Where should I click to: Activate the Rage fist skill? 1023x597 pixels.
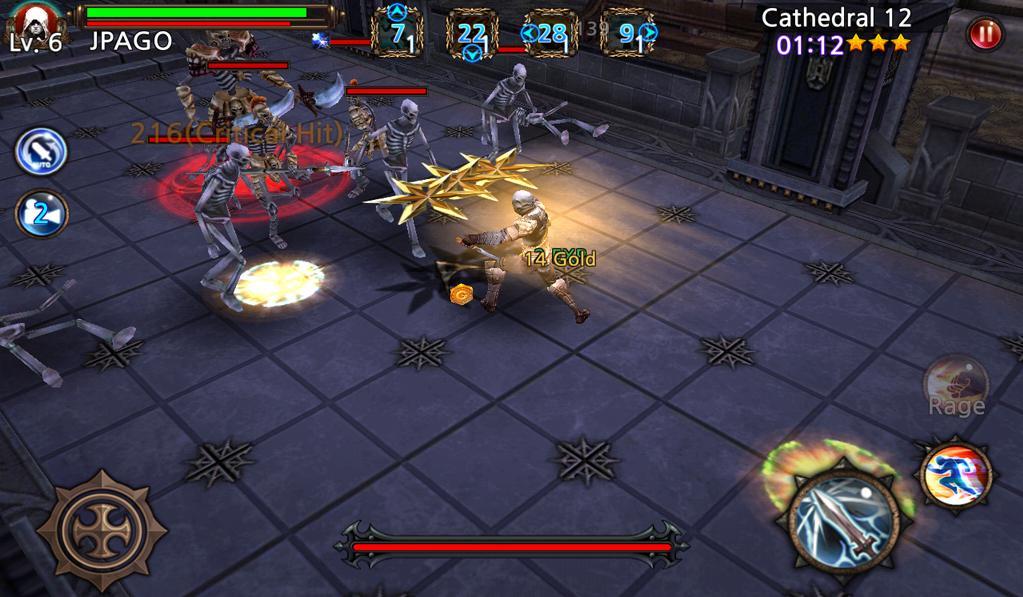[956, 384]
